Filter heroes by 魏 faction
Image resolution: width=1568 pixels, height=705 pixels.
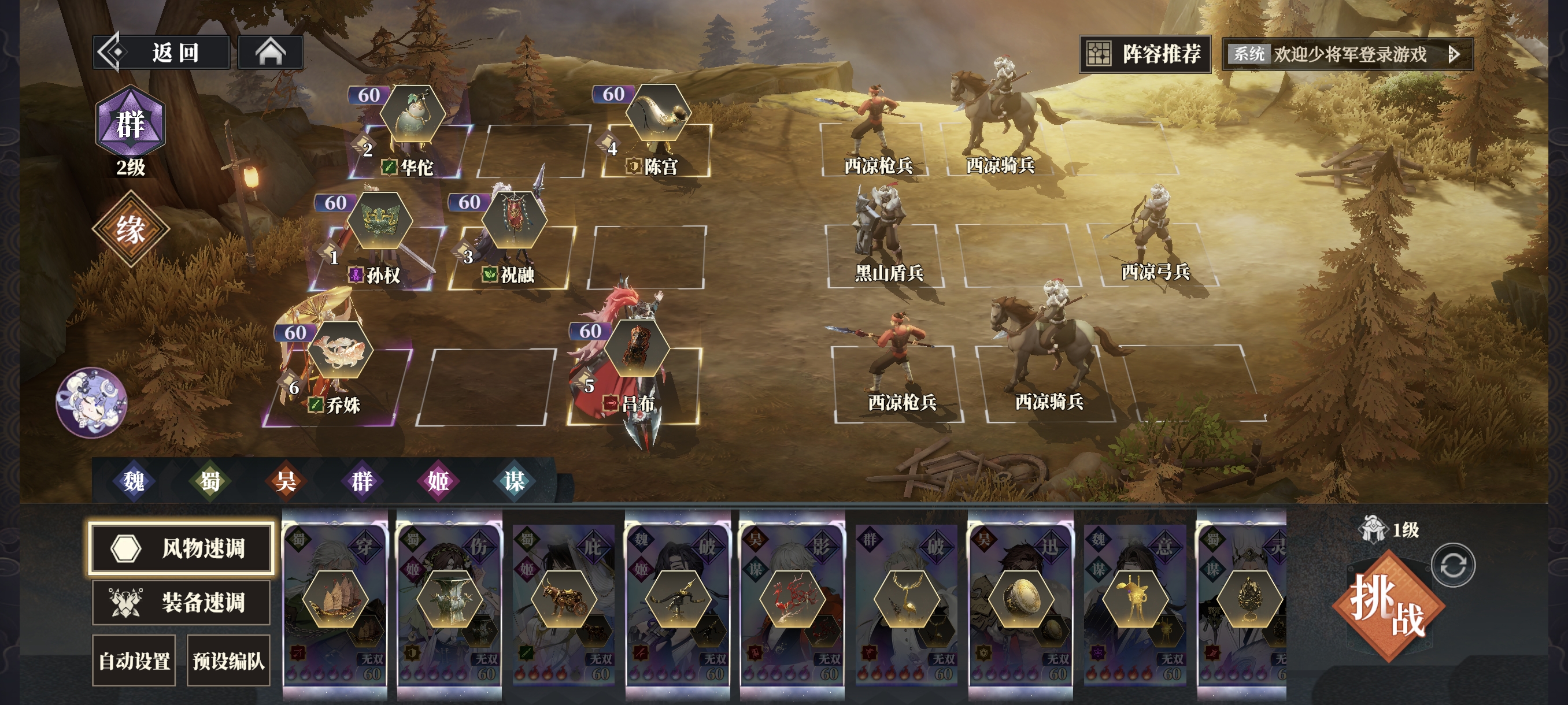[x=134, y=481]
